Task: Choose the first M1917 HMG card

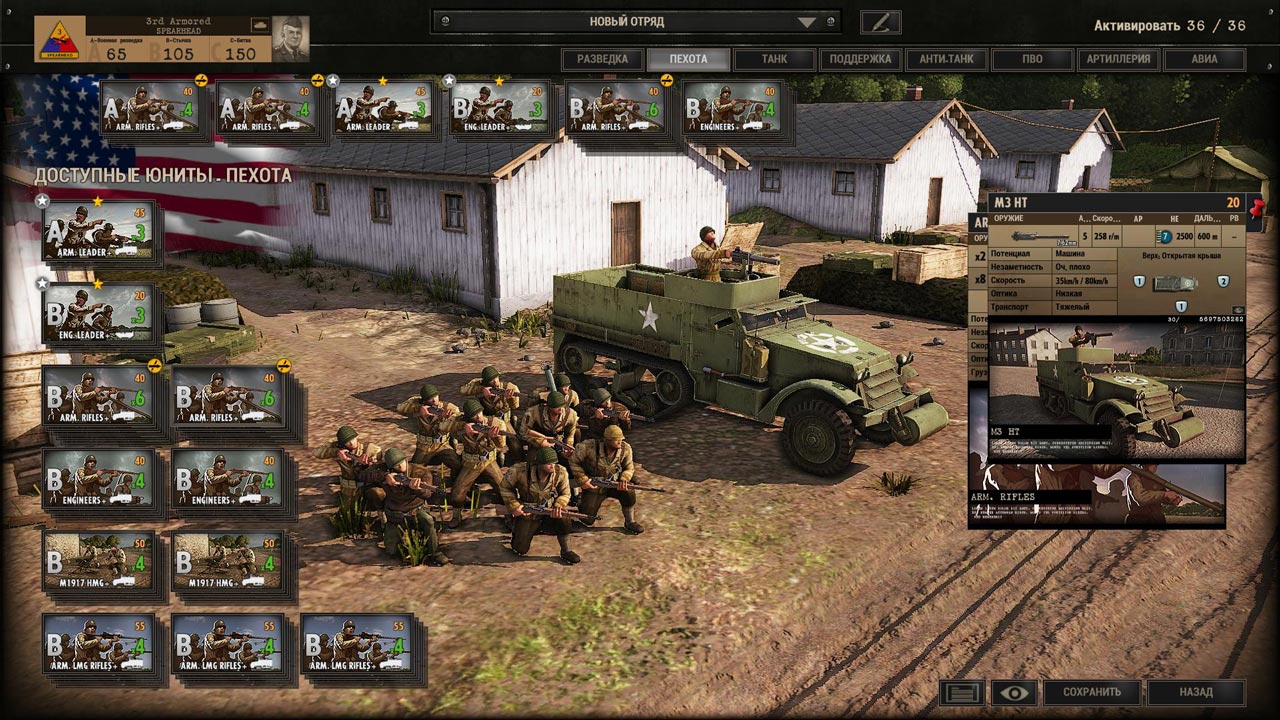Action: [x=98, y=561]
